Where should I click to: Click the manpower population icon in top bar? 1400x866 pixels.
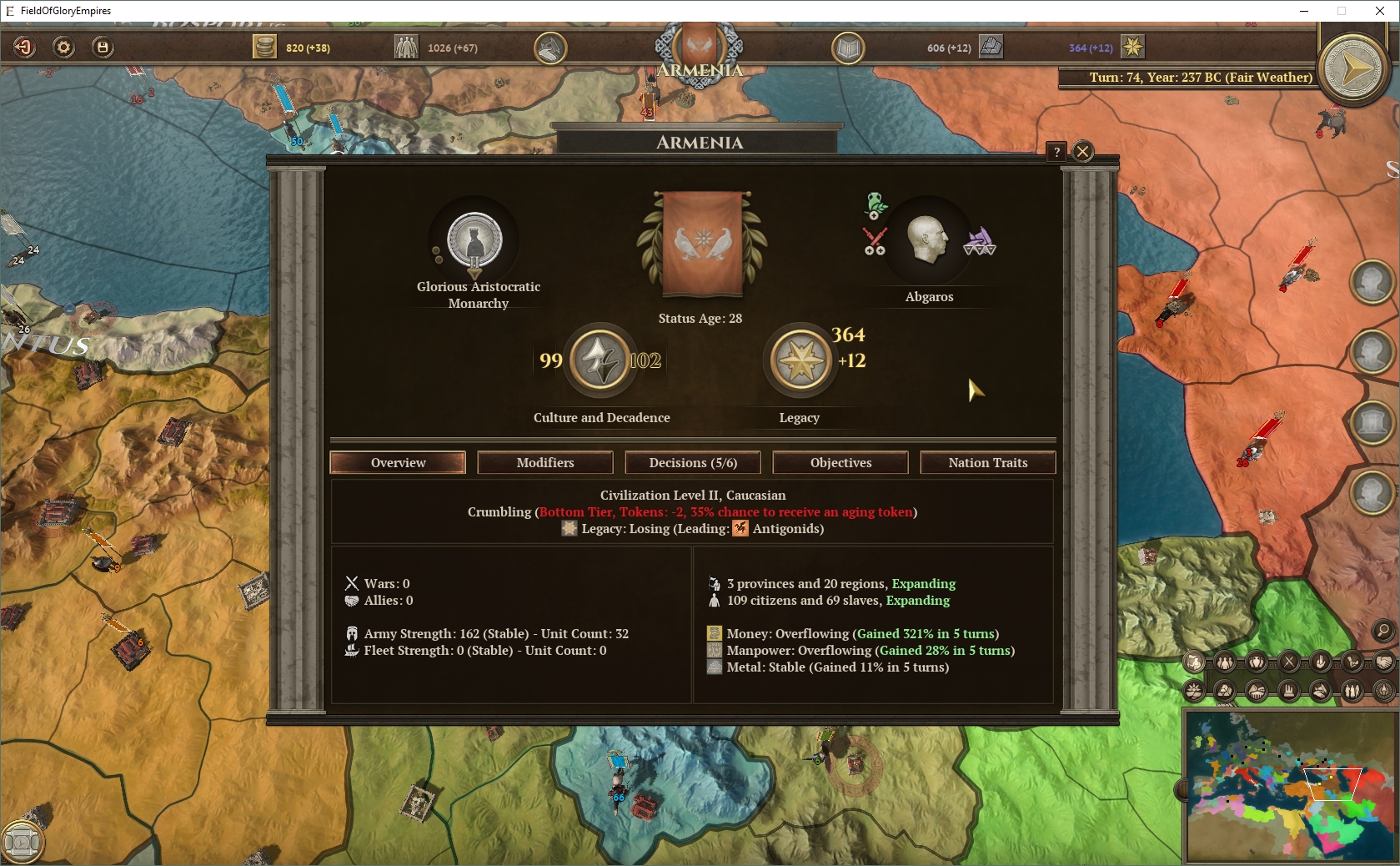pos(406,48)
